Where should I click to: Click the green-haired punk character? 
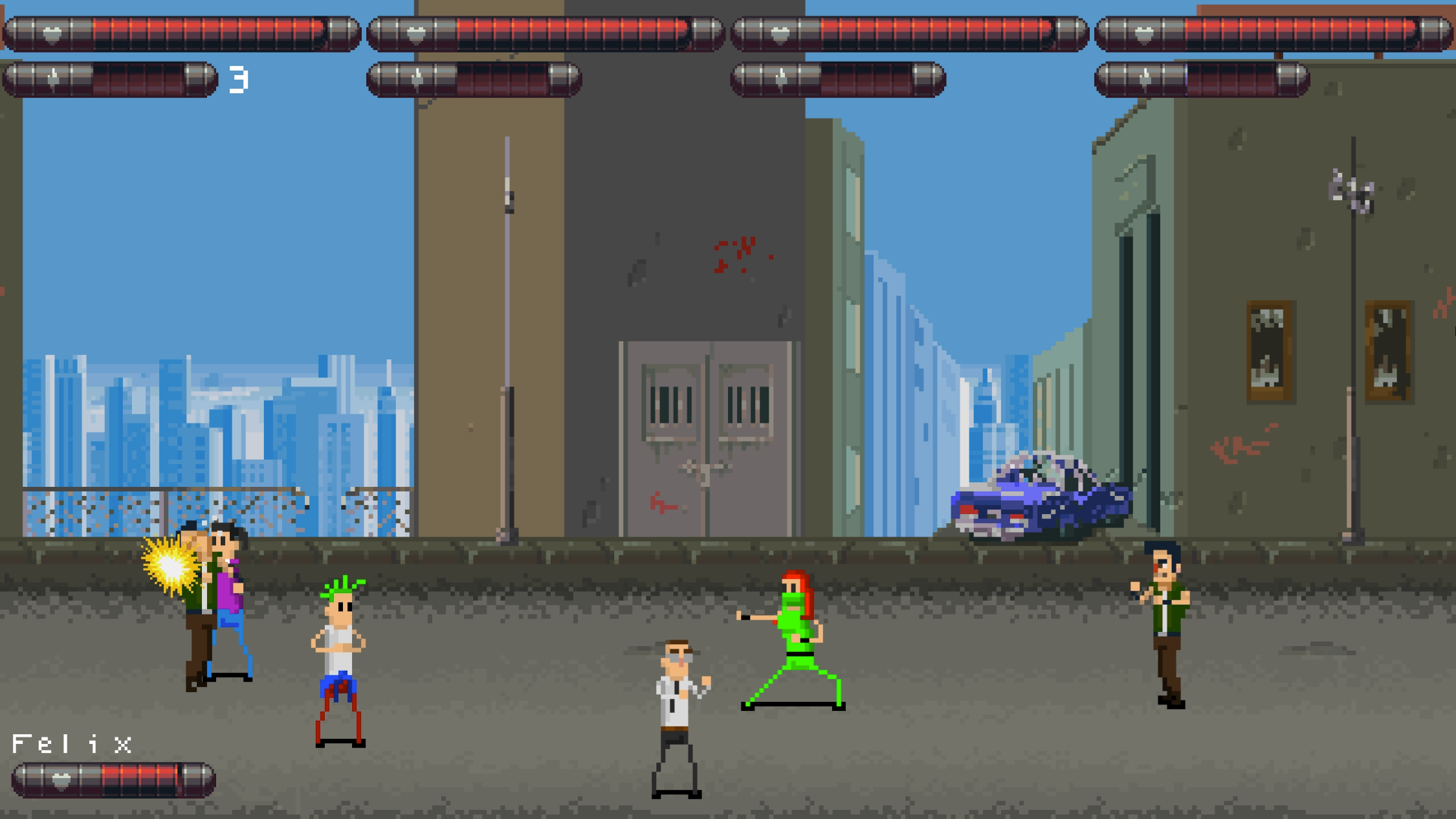(340, 647)
